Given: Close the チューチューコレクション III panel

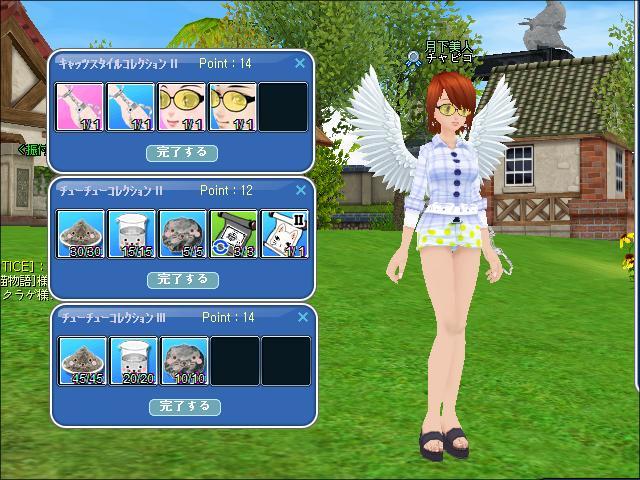Looking at the screenshot, I should click(300, 317).
